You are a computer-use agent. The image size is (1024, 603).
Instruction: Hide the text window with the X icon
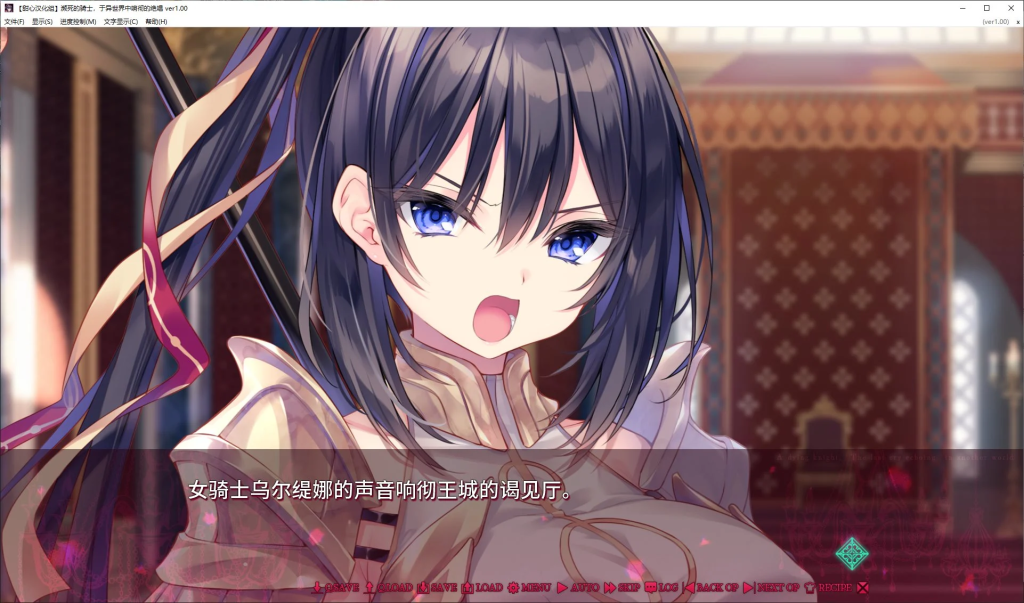pos(862,588)
